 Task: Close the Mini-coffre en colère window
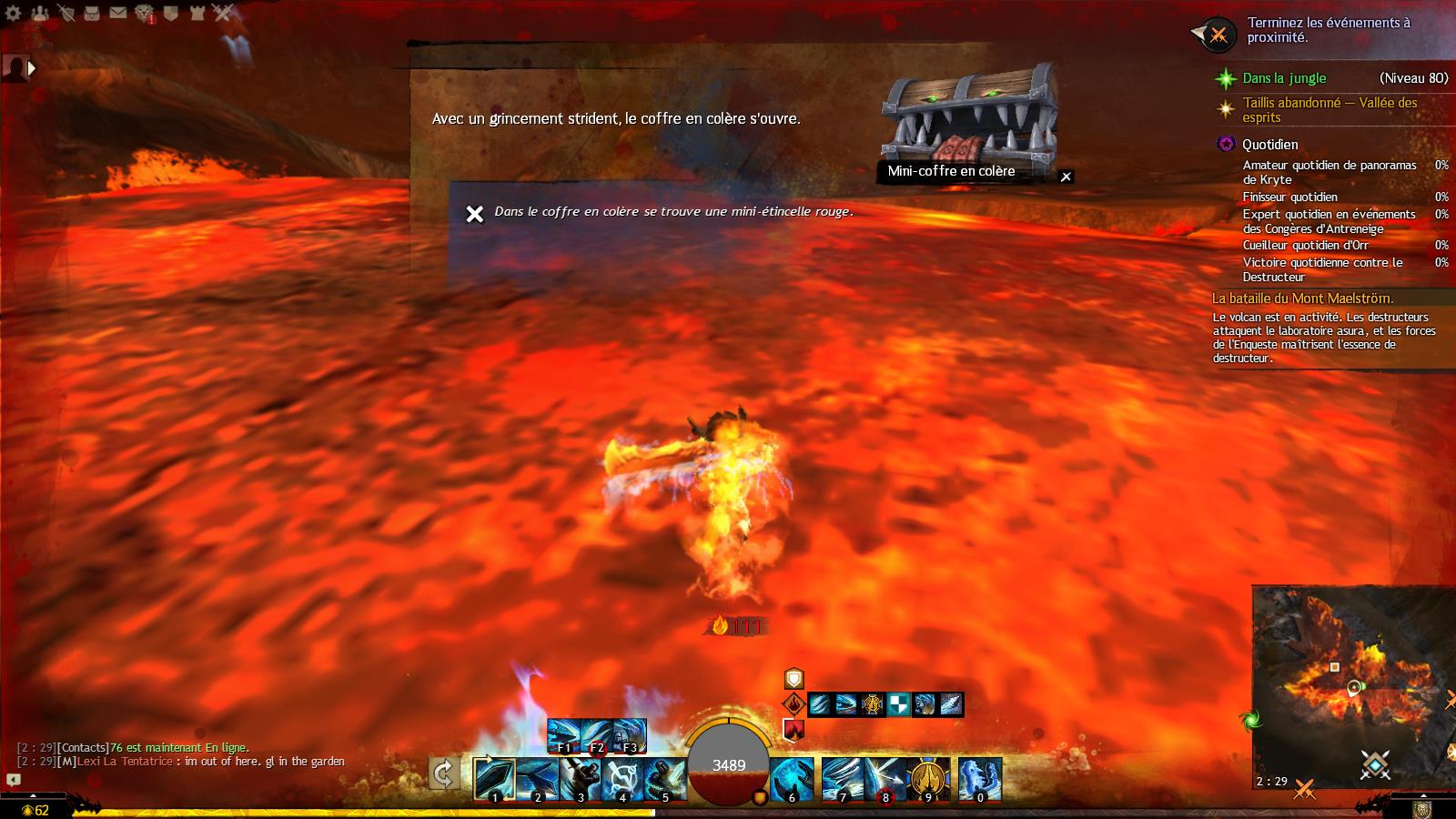click(x=1067, y=177)
